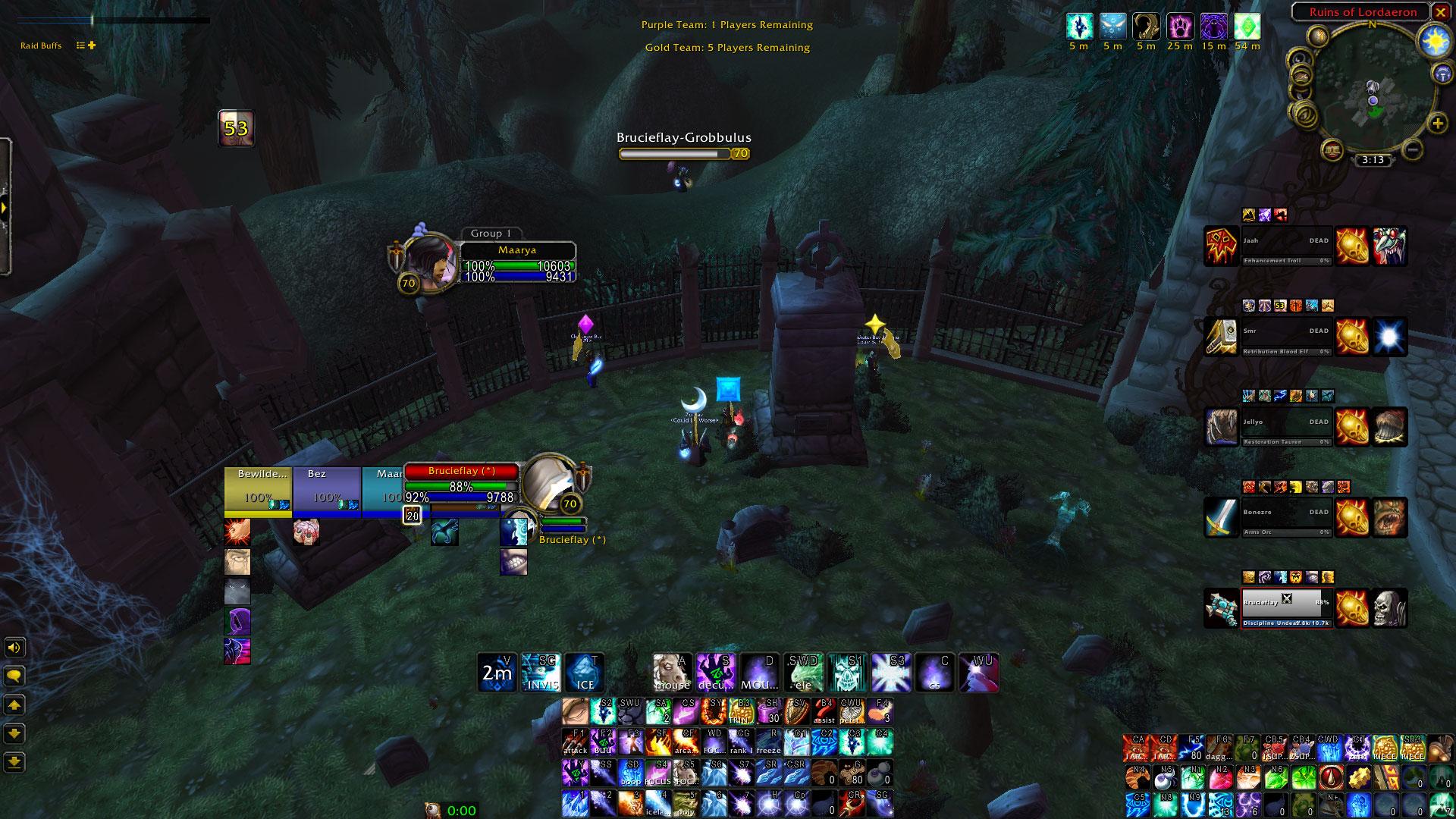Viewport: 1456px width, 819px height.
Task: Open the Raid Buffs list
Action: (41, 45)
